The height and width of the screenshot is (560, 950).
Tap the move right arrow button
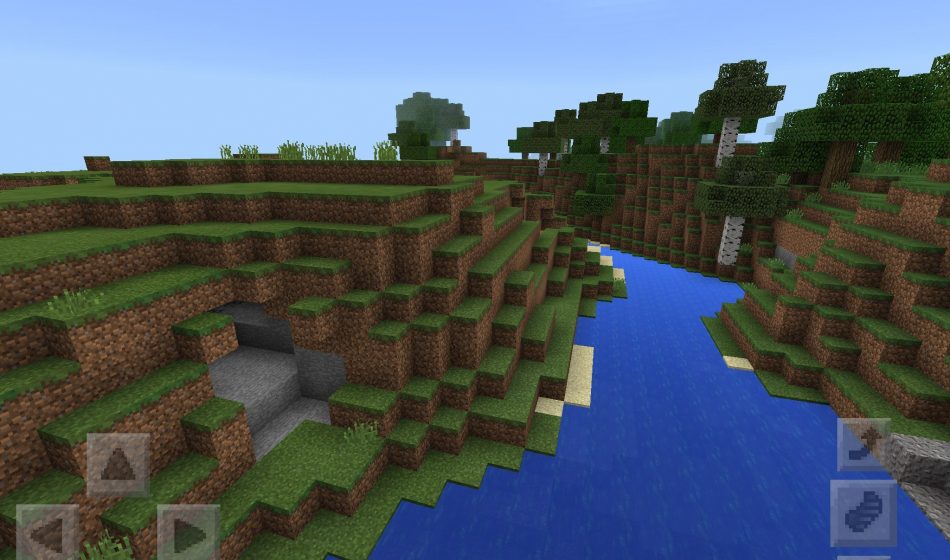(188, 534)
